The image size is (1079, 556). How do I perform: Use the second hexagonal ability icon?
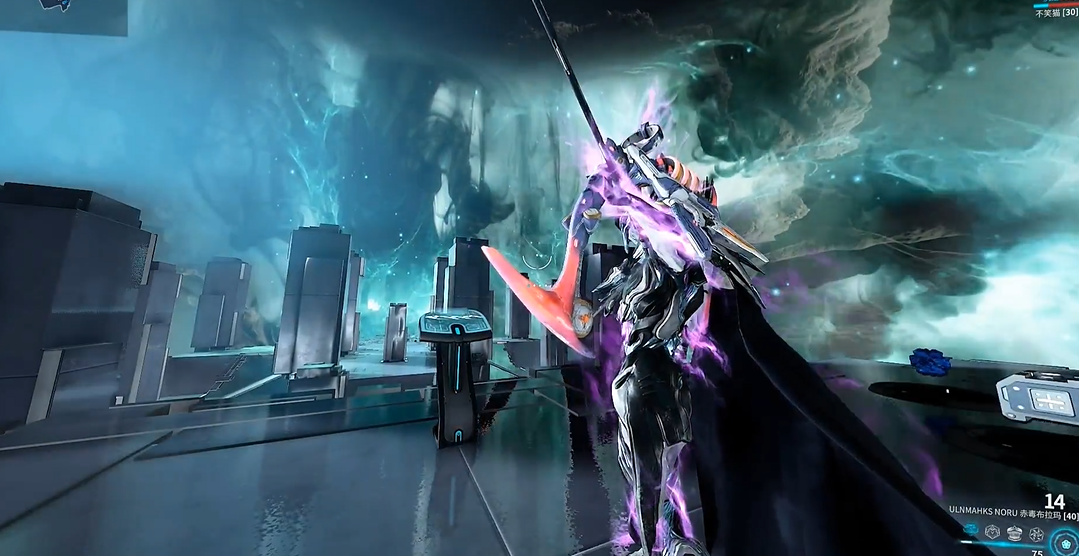click(x=992, y=533)
